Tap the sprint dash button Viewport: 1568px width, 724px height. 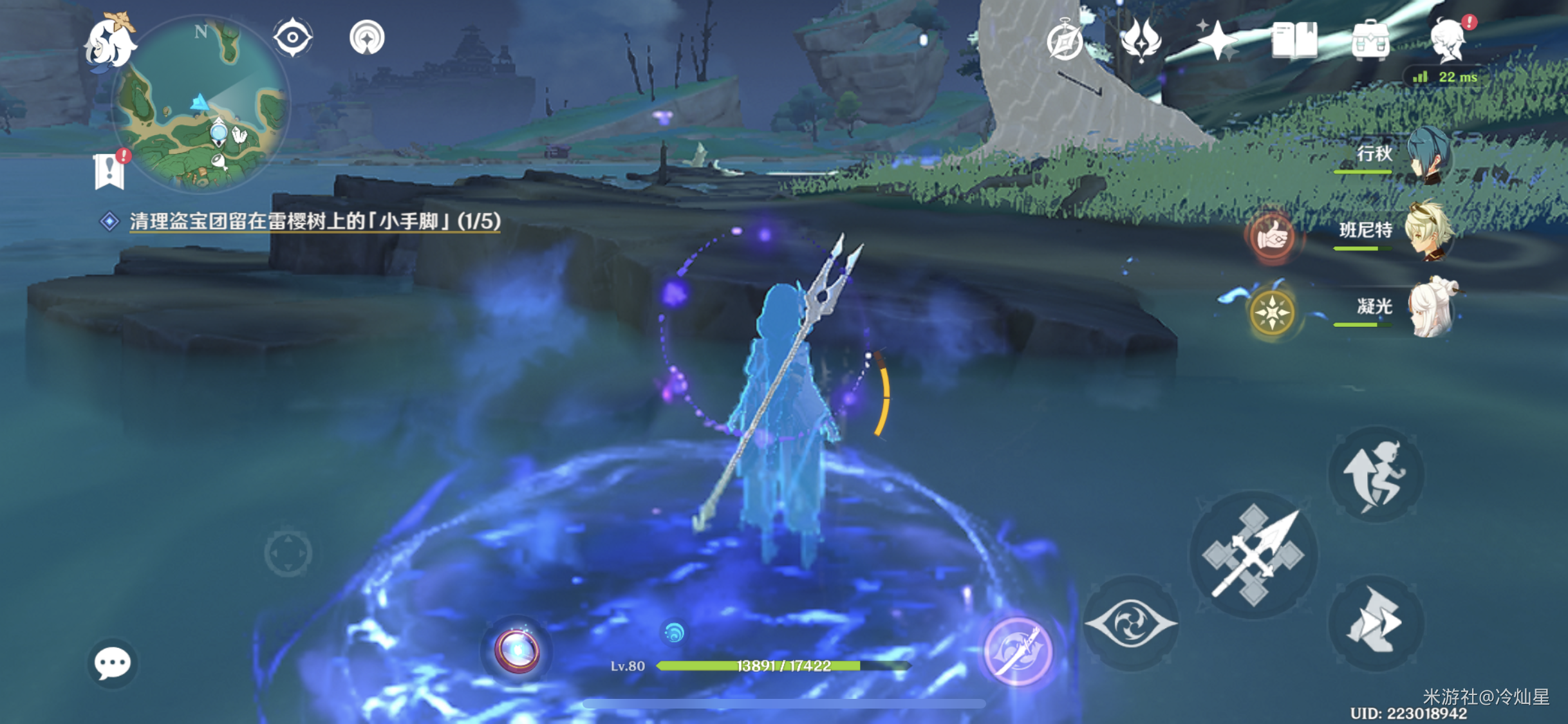[1376, 622]
